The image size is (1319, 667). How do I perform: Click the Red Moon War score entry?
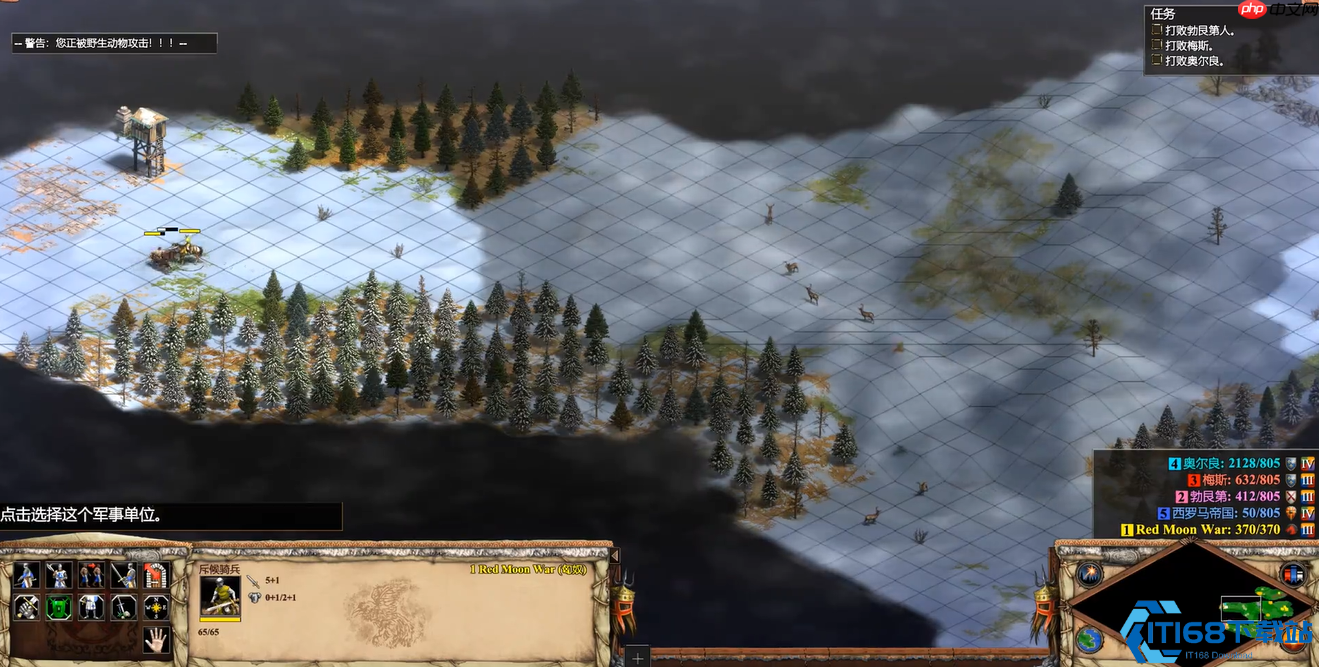coord(1207,529)
